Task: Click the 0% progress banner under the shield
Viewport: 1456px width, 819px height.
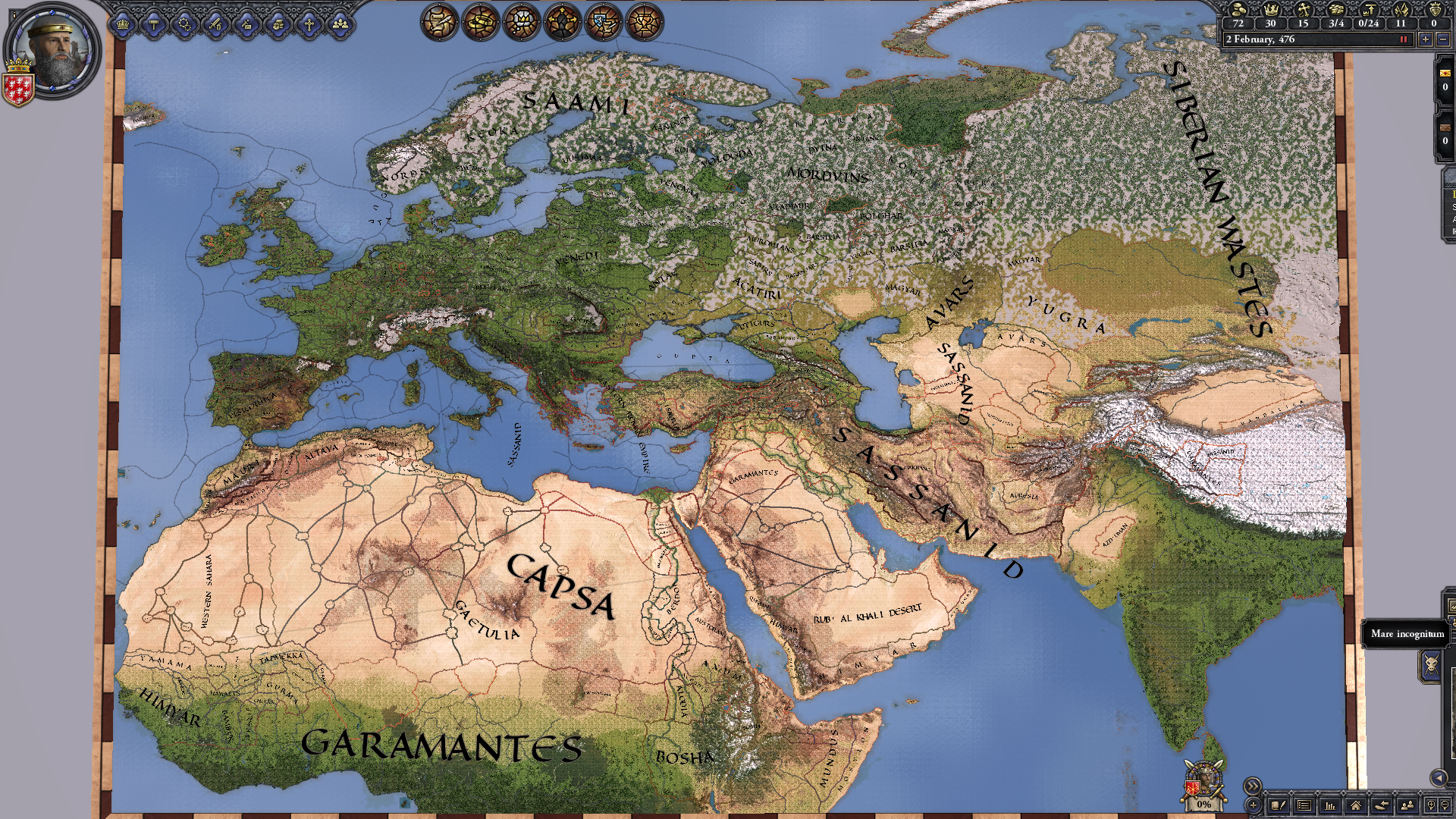Action: [1203, 805]
